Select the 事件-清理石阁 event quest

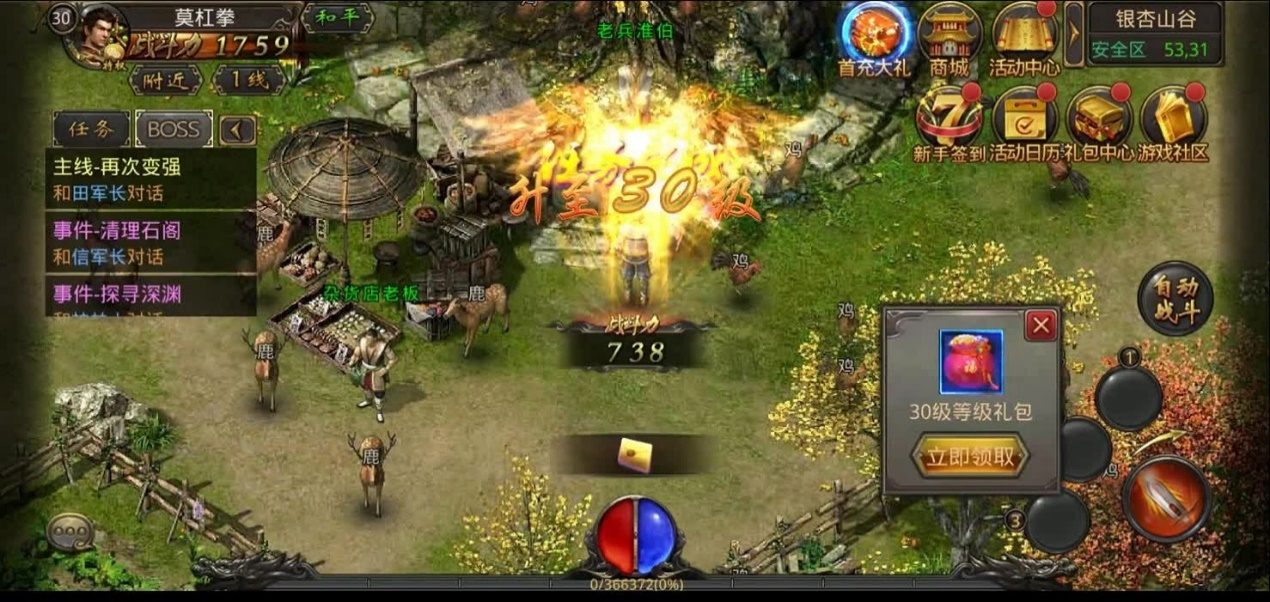click(x=150, y=242)
